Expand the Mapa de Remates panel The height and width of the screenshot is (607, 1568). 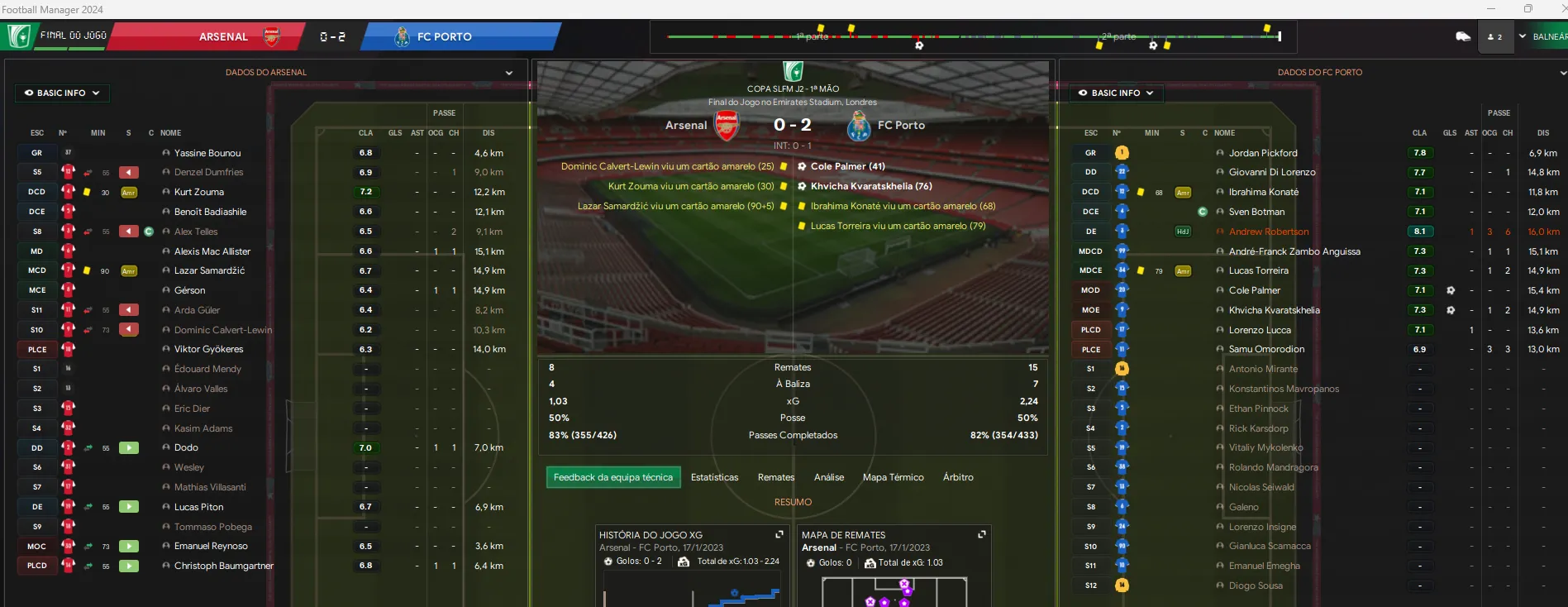pyautogui.click(x=981, y=535)
